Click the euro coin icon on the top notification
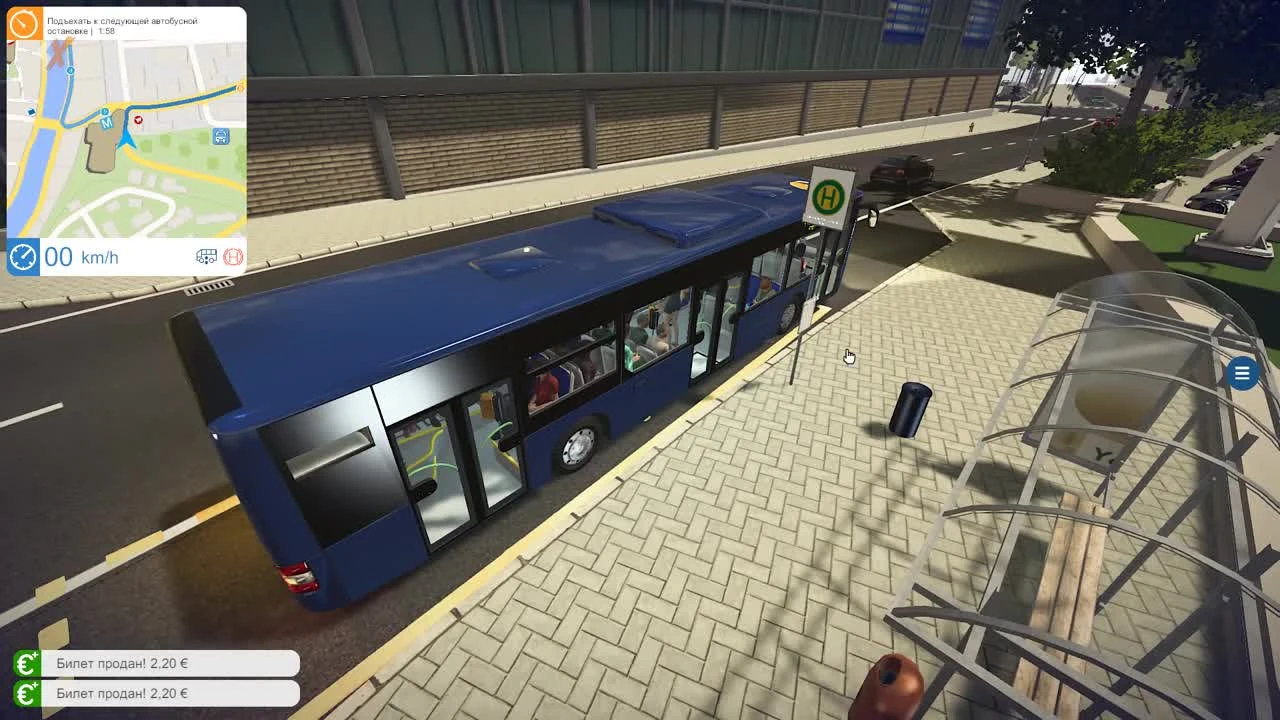This screenshot has width=1280, height=720. 27,663
